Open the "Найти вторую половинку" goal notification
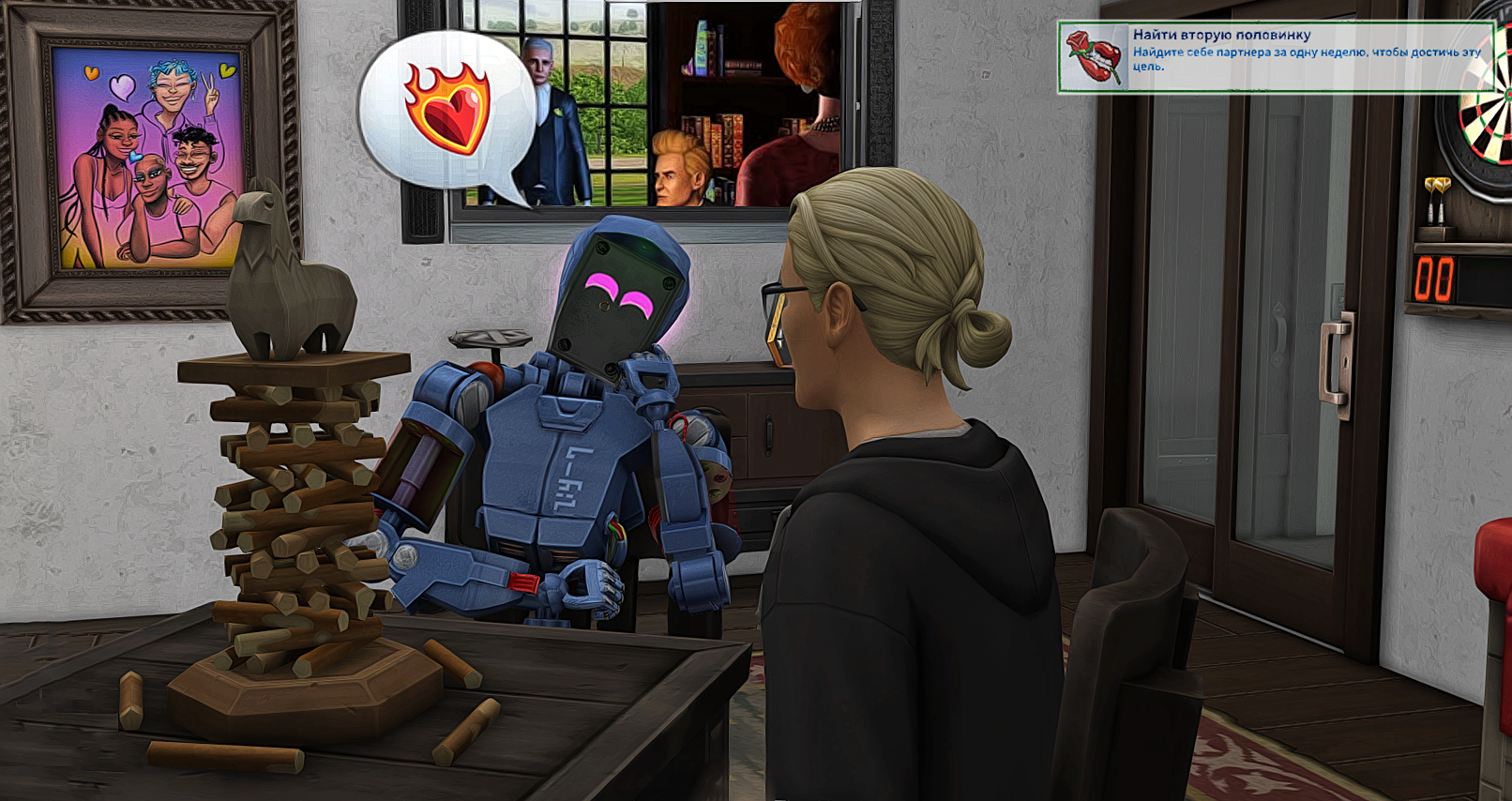The width and height of the screenshot is (1512, 801). 1274,56
